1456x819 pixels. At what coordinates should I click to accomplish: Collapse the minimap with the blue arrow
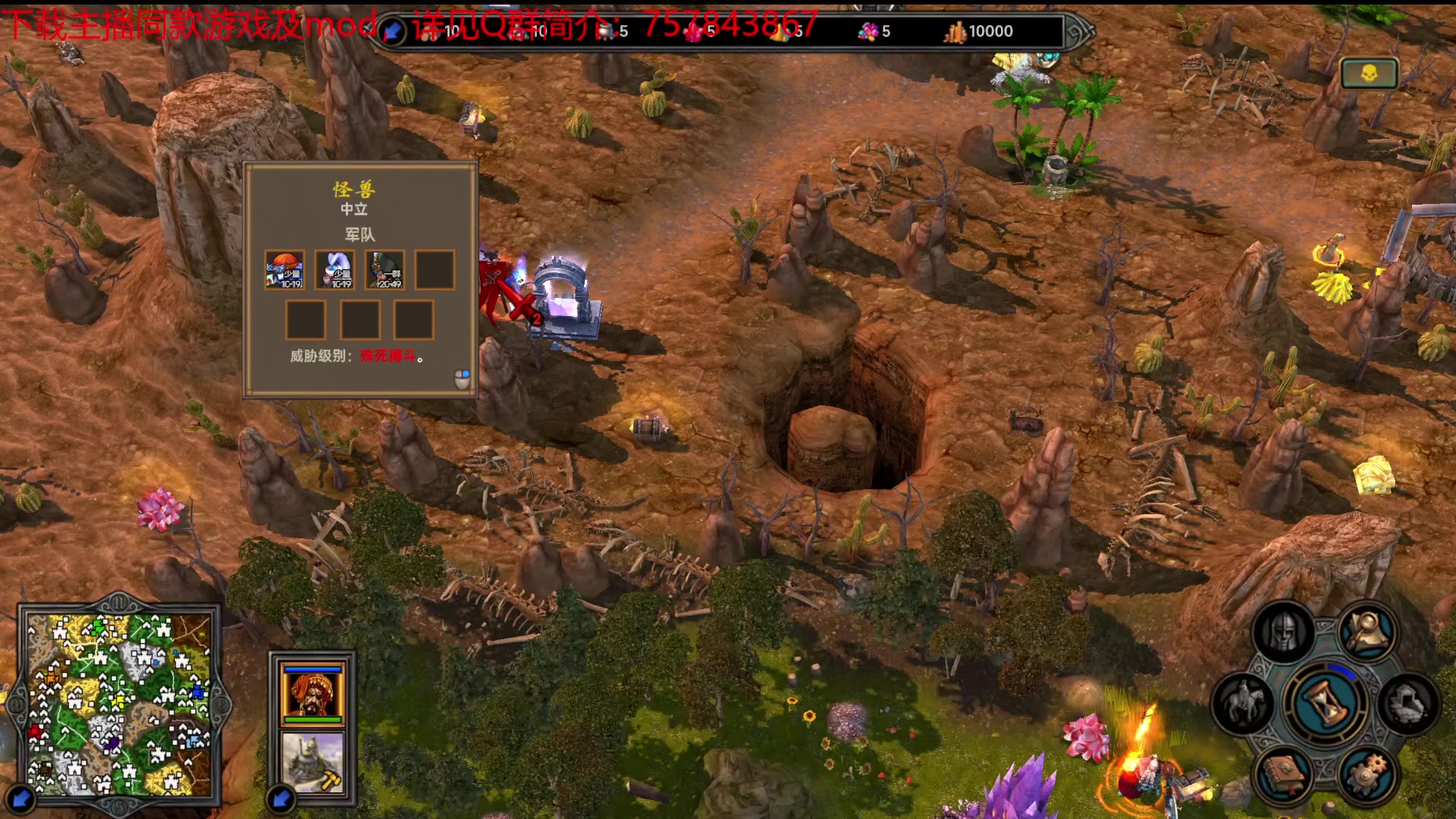click(20, 799)
